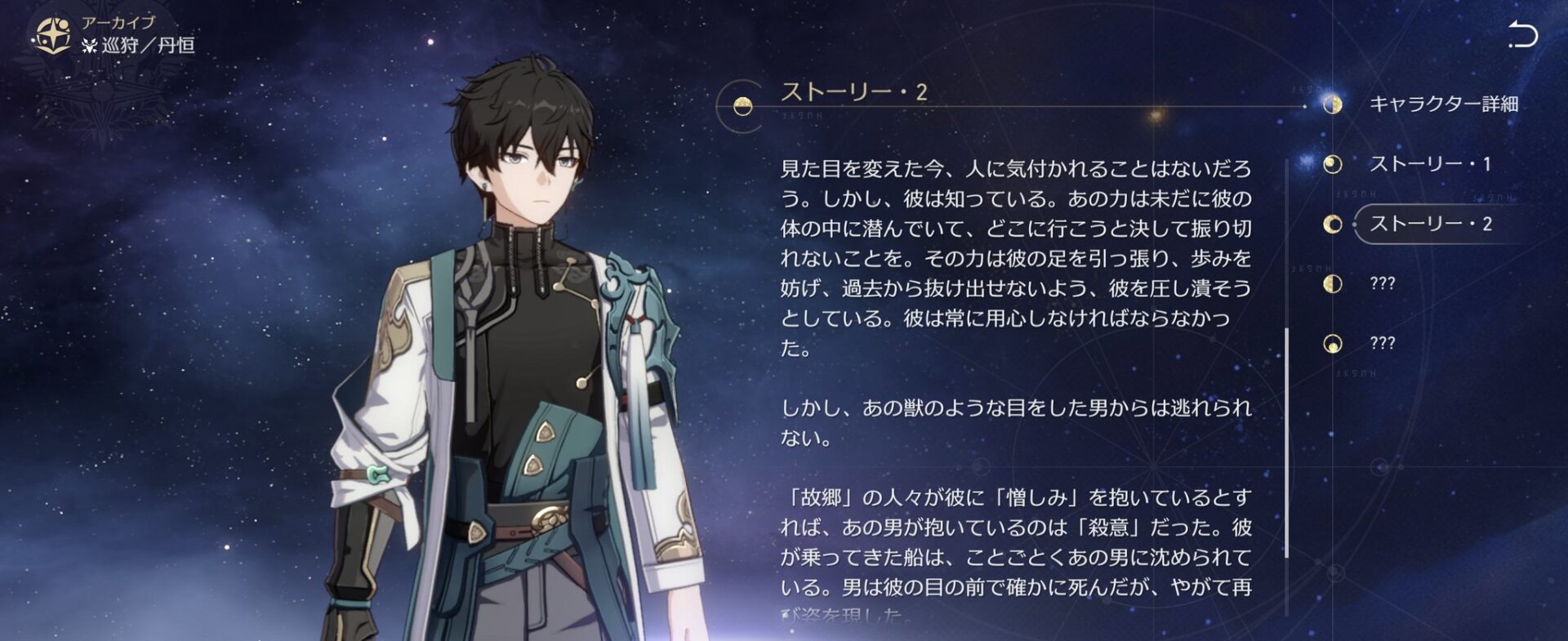Screen dimensions: 1568x641
Task: Click the half-moon locked ??? entry
Action: (x=1382, y=284)
